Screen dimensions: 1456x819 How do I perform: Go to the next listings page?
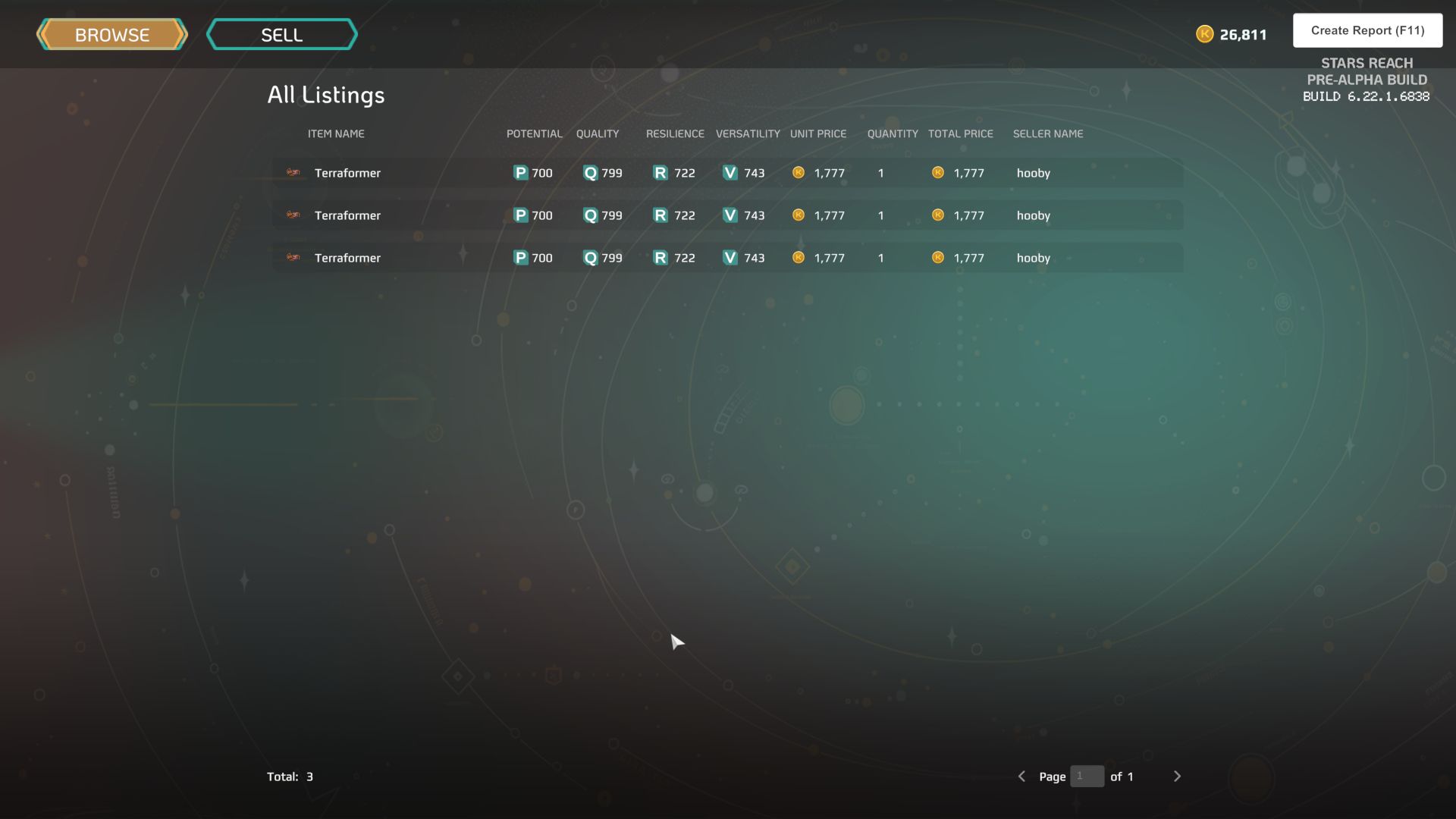point(1177,777)
